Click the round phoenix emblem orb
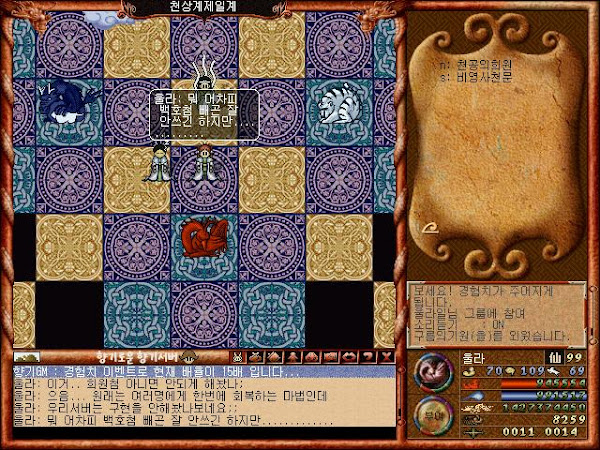Image resolution: width=600 pixels, height=450 pixels. point(433,372)
